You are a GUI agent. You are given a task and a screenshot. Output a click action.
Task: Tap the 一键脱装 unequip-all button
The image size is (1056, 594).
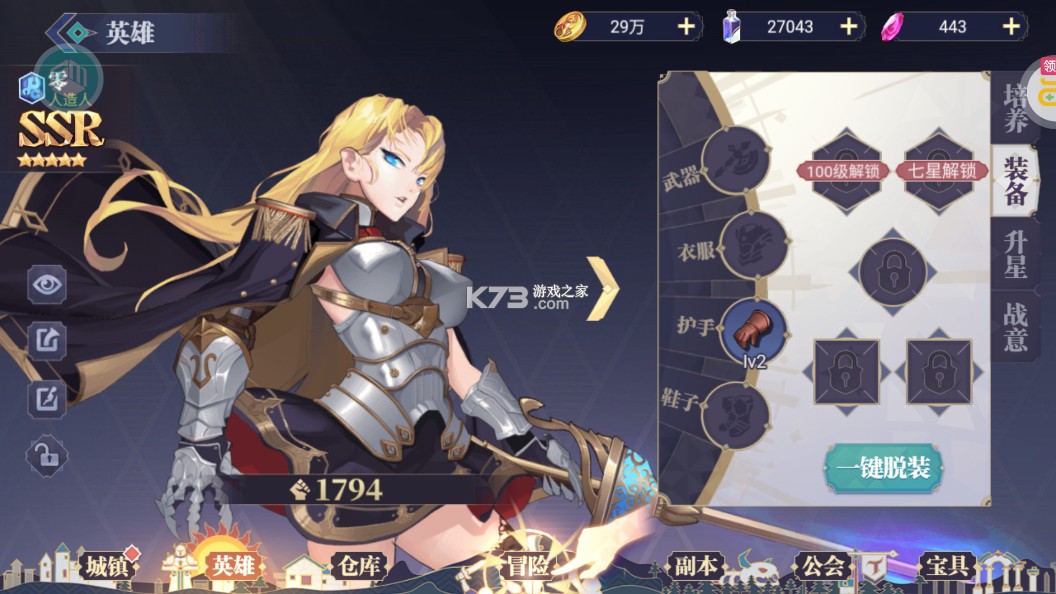coord(884,468)
